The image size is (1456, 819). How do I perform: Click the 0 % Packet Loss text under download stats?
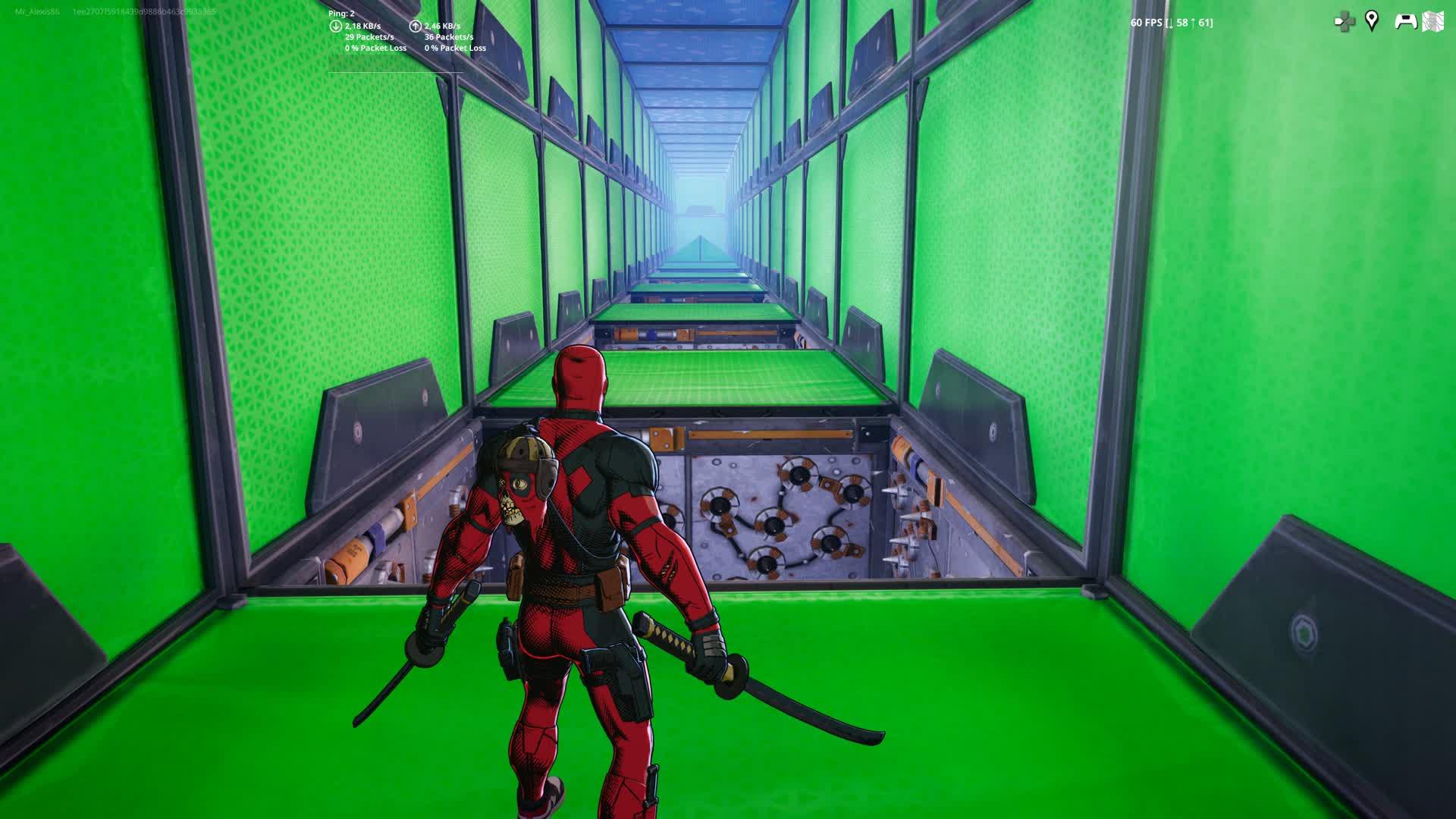coord(376,47)
